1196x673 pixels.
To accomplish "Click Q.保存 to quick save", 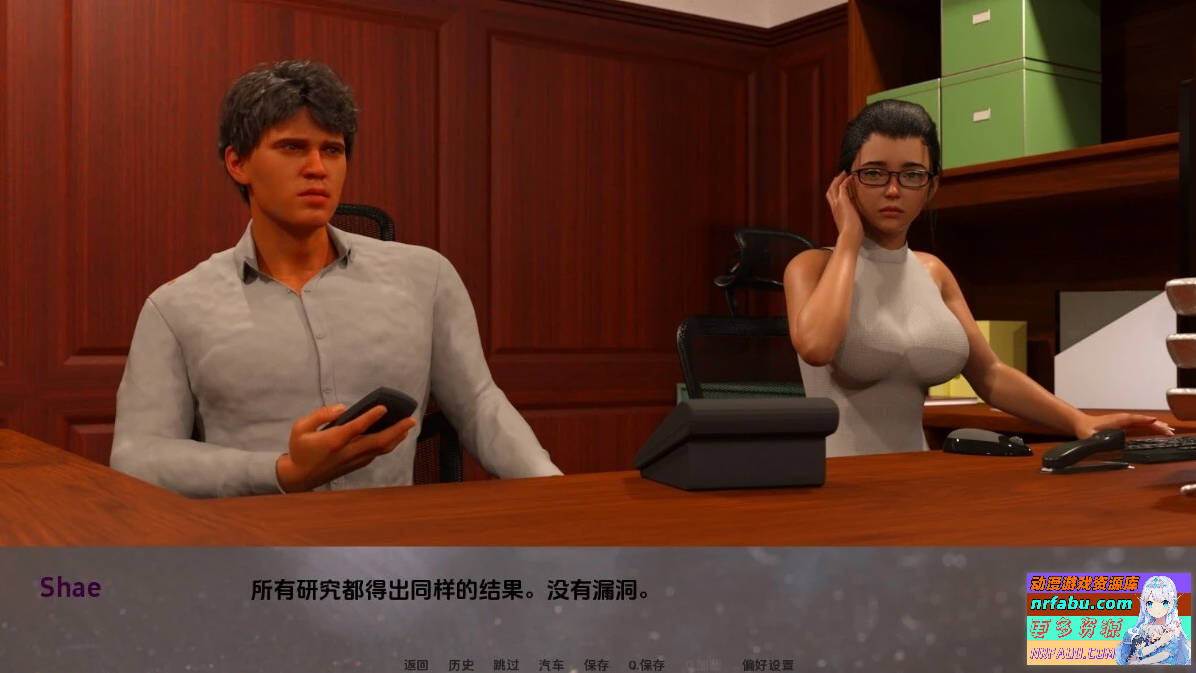I will 646,665.
